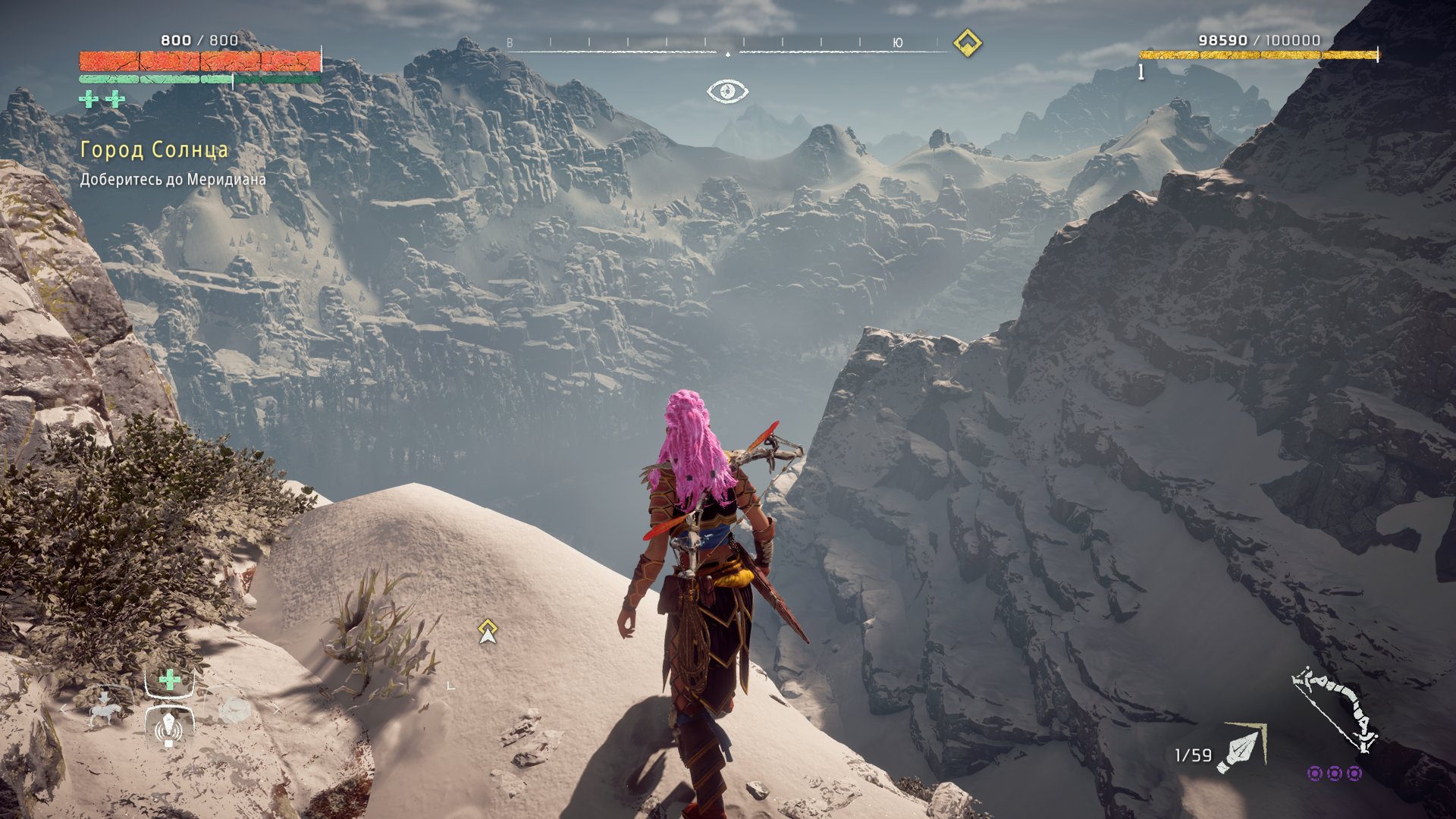Image resolution: width=1456 pixels, height=819 pixels.
Task: Select the equipped bow weapon icon
Action: pyautogui.click(x=1336, y=708)
